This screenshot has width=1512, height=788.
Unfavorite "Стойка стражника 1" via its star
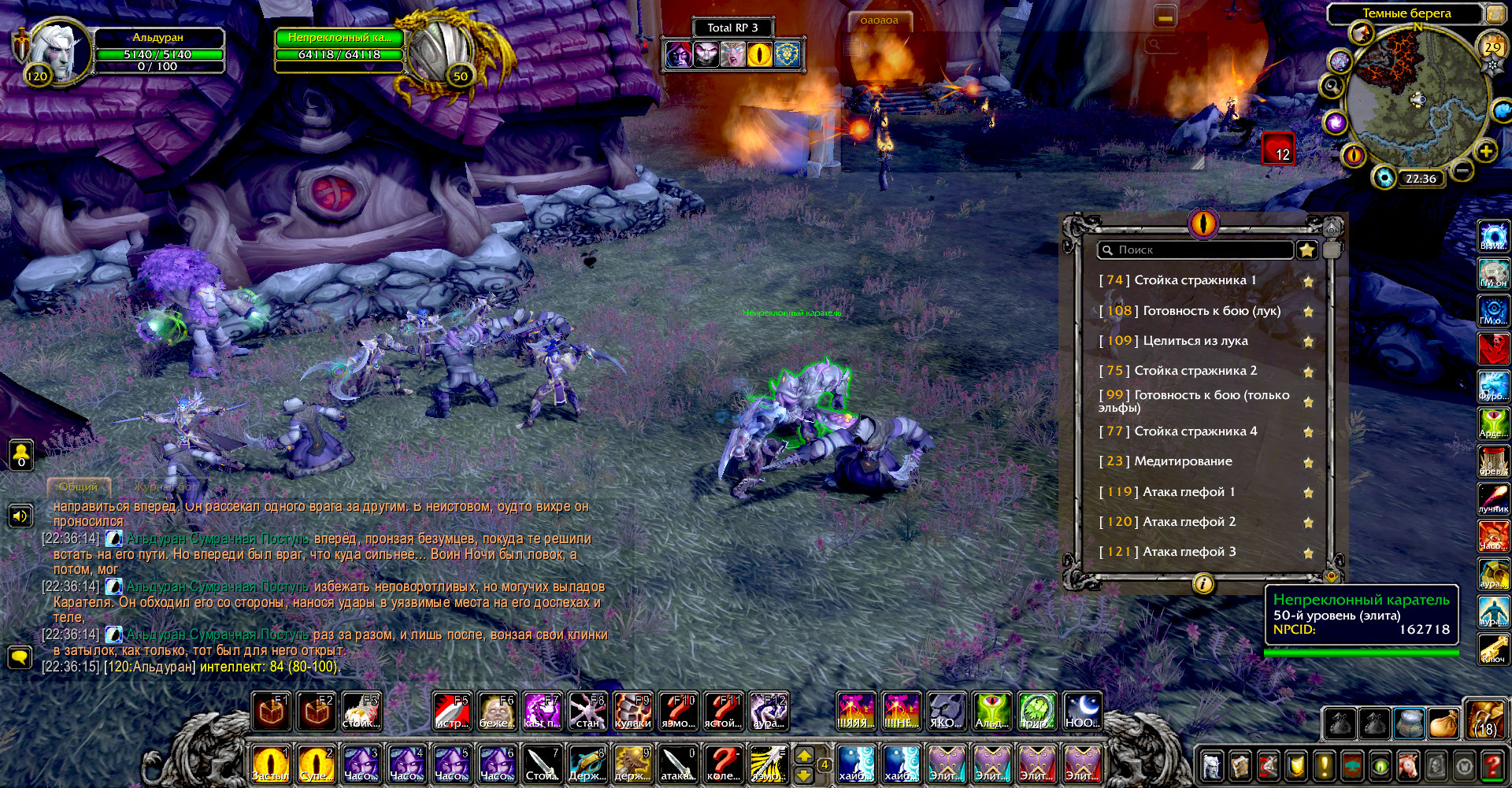[x=1308, y=281]
